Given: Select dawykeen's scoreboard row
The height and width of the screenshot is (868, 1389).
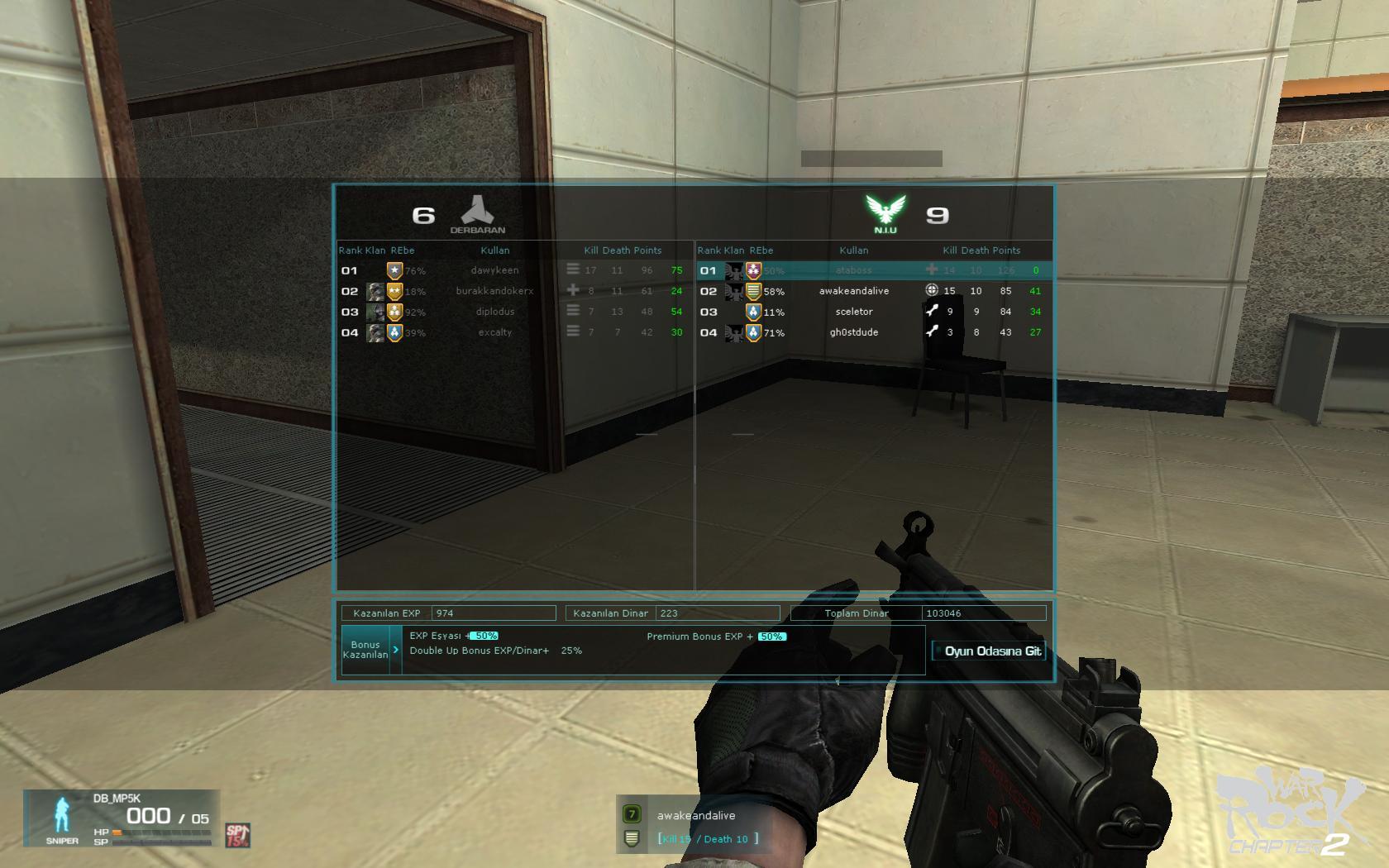Looking at the screenshot, I should pyautogui.click(x=495, y=270).
